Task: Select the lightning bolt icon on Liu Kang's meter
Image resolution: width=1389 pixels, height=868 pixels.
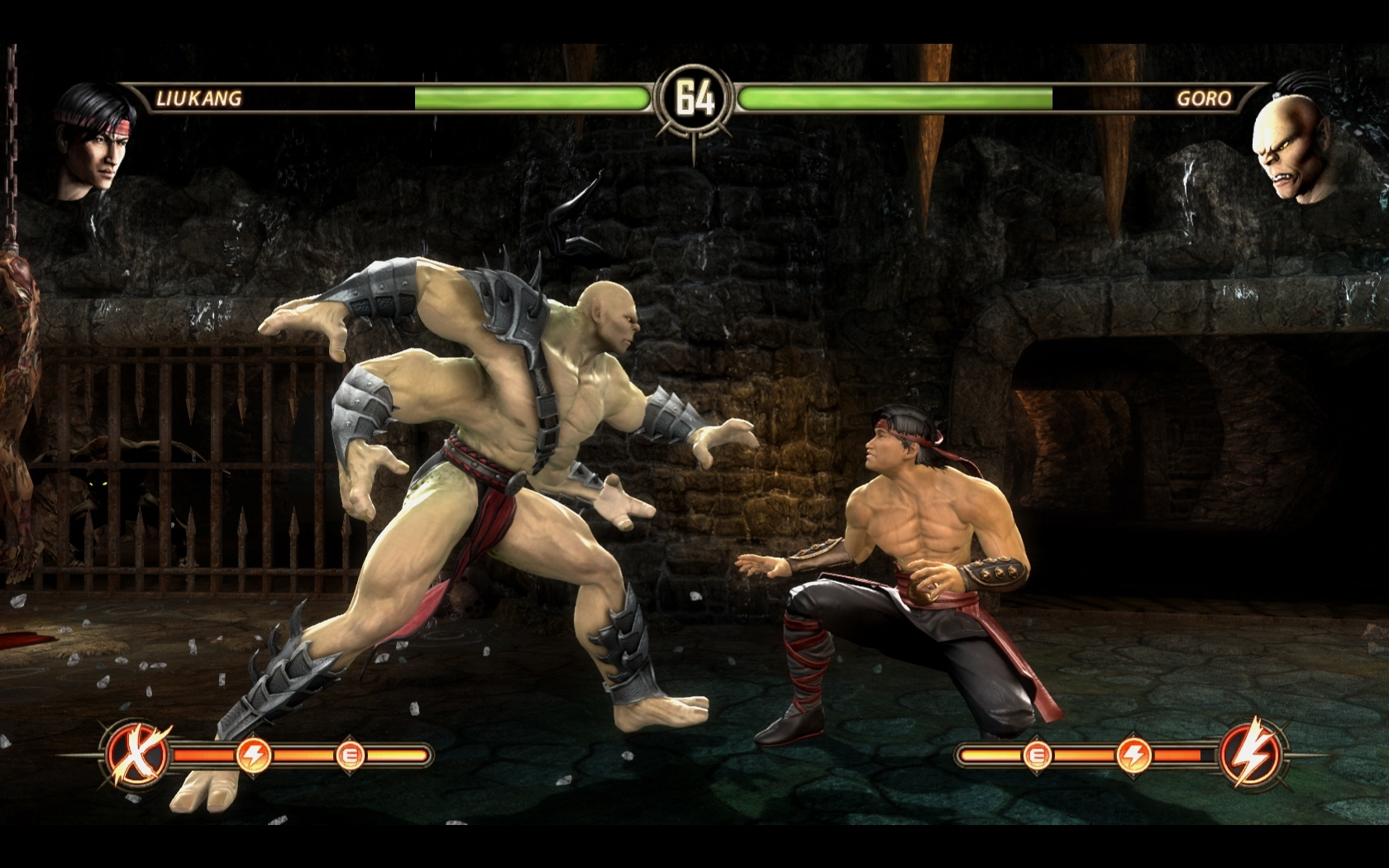Action: [255, 753]
